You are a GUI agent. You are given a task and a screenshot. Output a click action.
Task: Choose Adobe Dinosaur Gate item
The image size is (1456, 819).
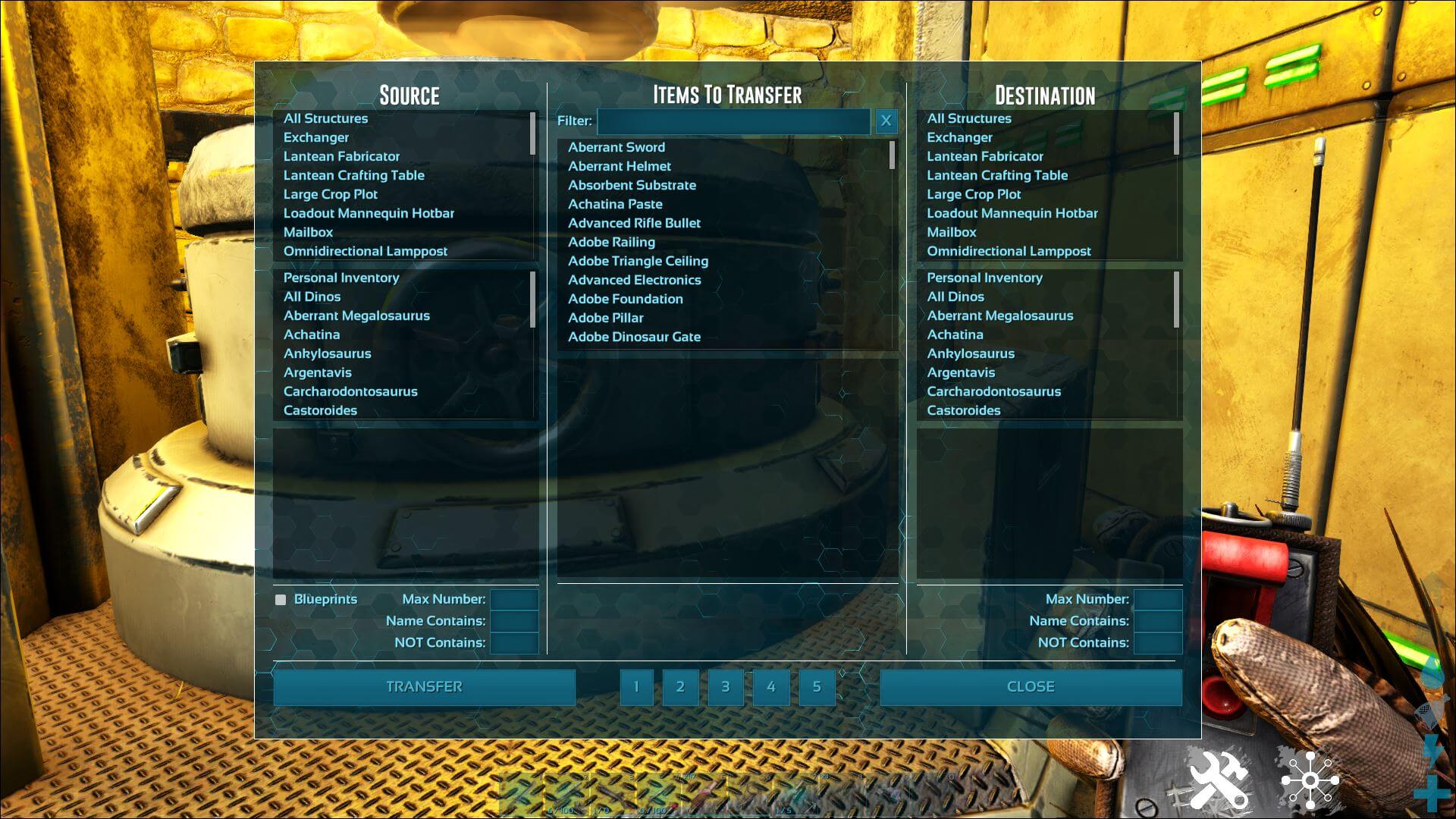coord(635,337)
